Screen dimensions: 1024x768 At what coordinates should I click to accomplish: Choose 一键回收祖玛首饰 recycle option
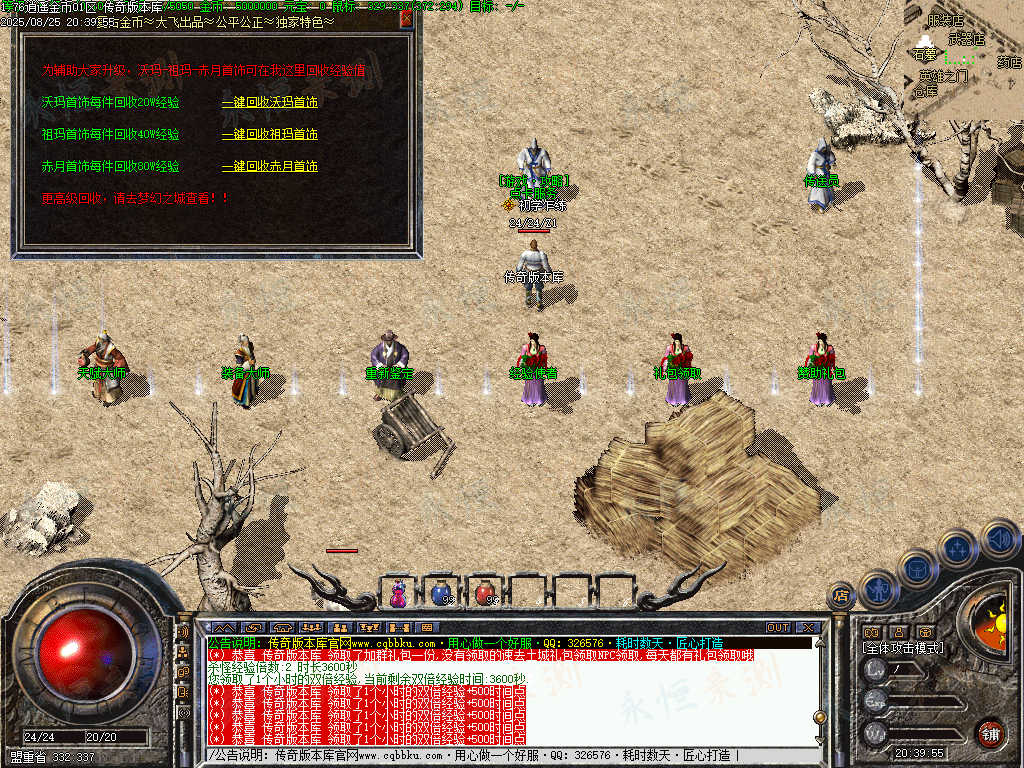(x=269, y=134)
